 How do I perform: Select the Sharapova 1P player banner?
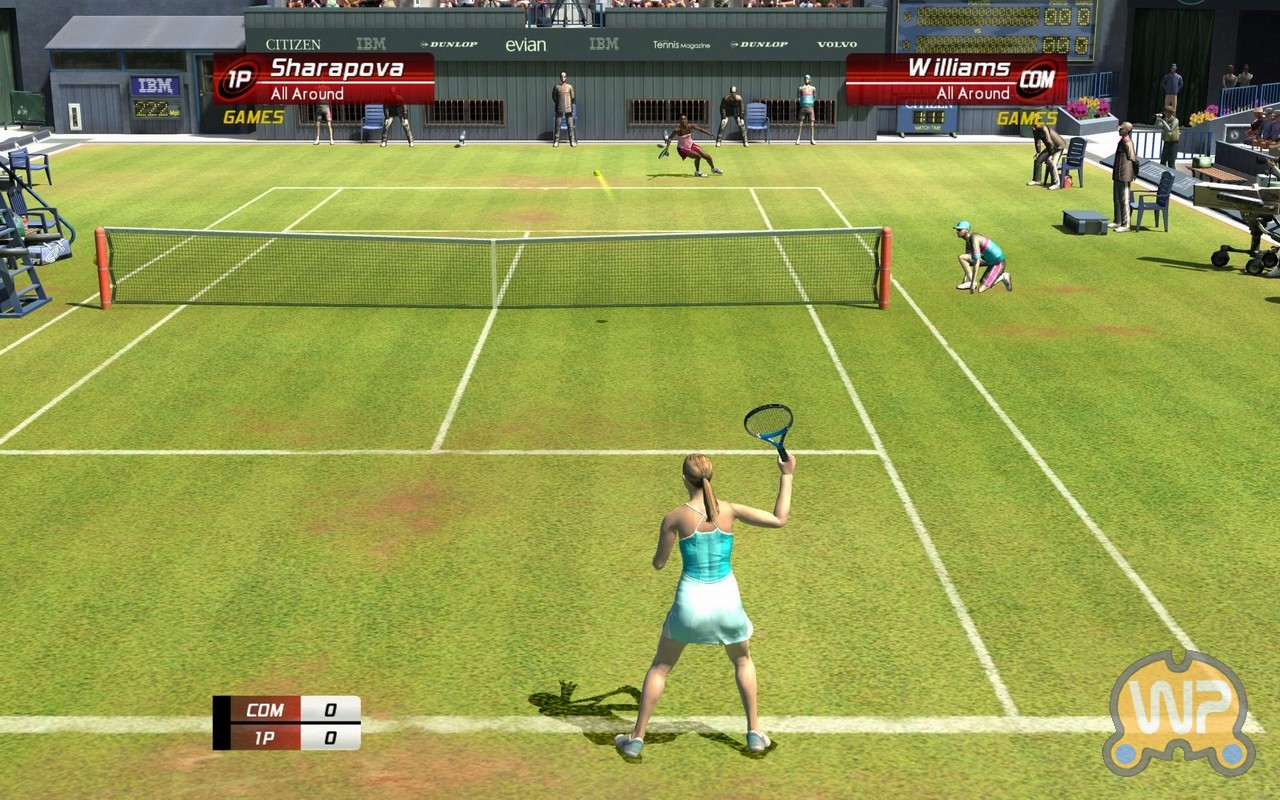pyautogui.click(x=324, y=79)
